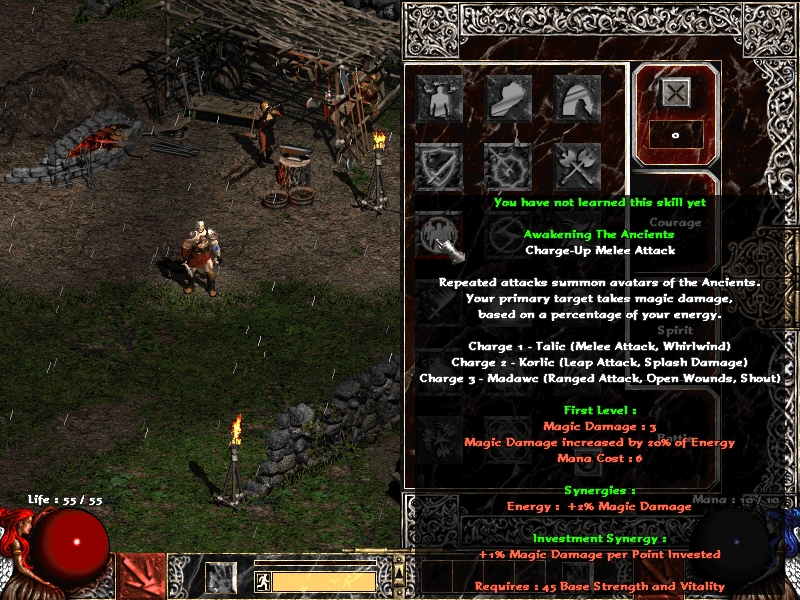The height and width of the screenshot is (600, 800).
Task: Choose the skill icon showing a standing figure
Action: (x=440, y=98)
